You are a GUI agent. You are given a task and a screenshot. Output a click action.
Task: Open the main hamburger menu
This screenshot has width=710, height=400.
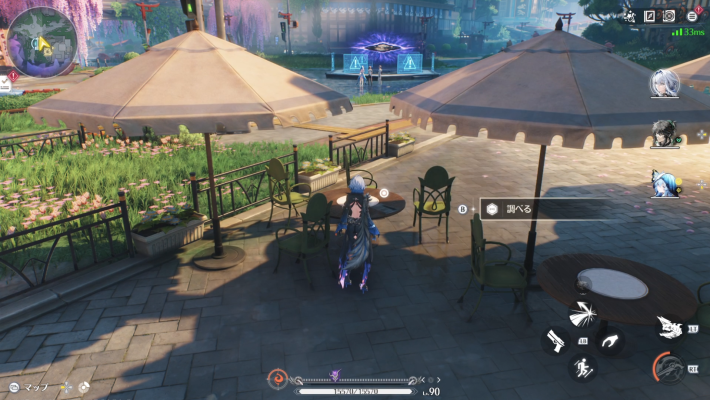pos(691,16)
